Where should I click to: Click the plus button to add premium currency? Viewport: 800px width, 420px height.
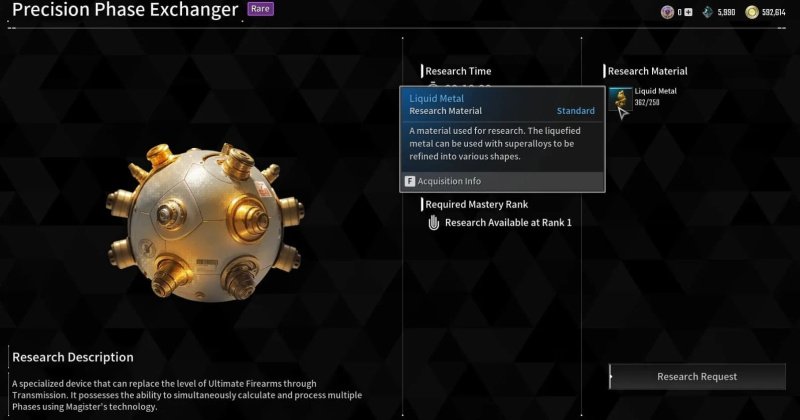click(x=688, y=12)
